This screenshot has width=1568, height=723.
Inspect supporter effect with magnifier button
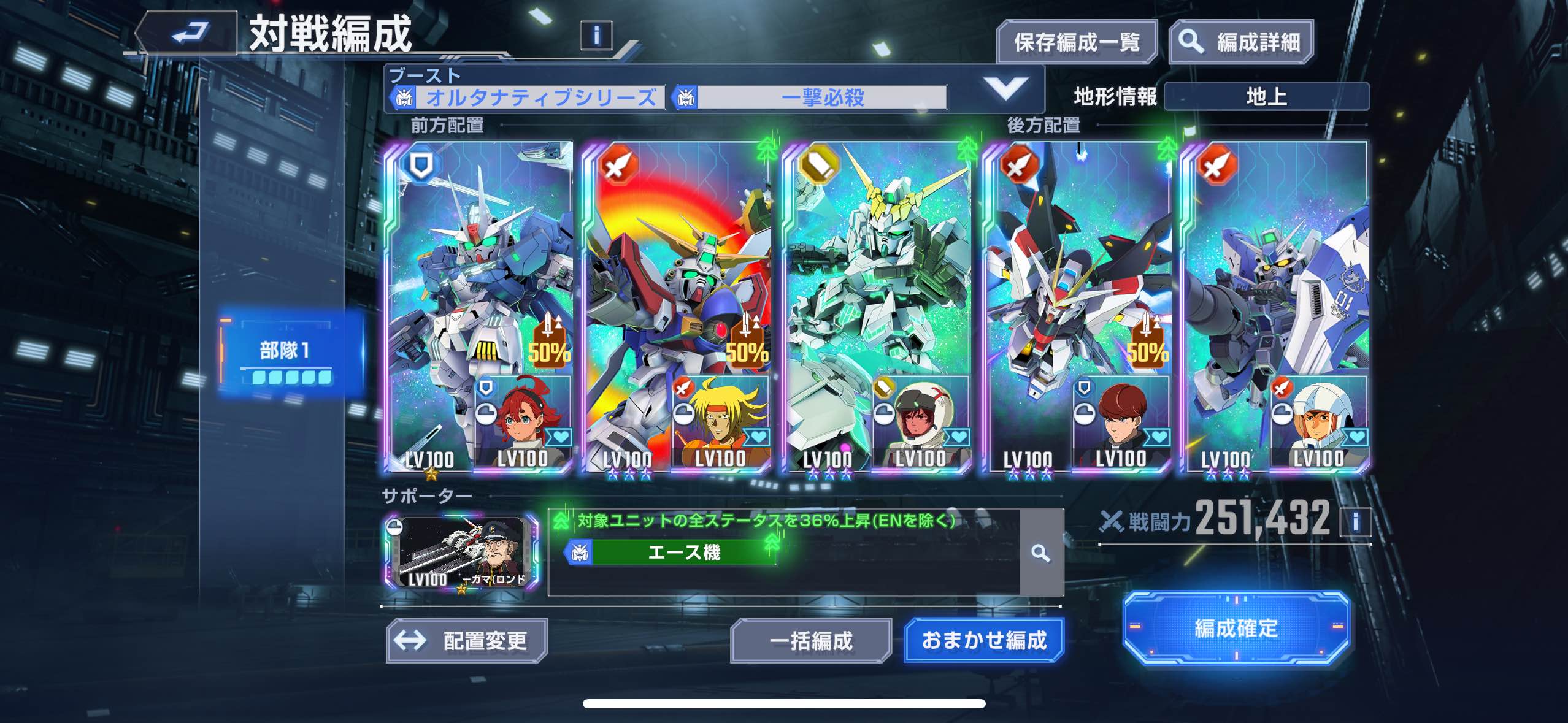(1040, 553)
